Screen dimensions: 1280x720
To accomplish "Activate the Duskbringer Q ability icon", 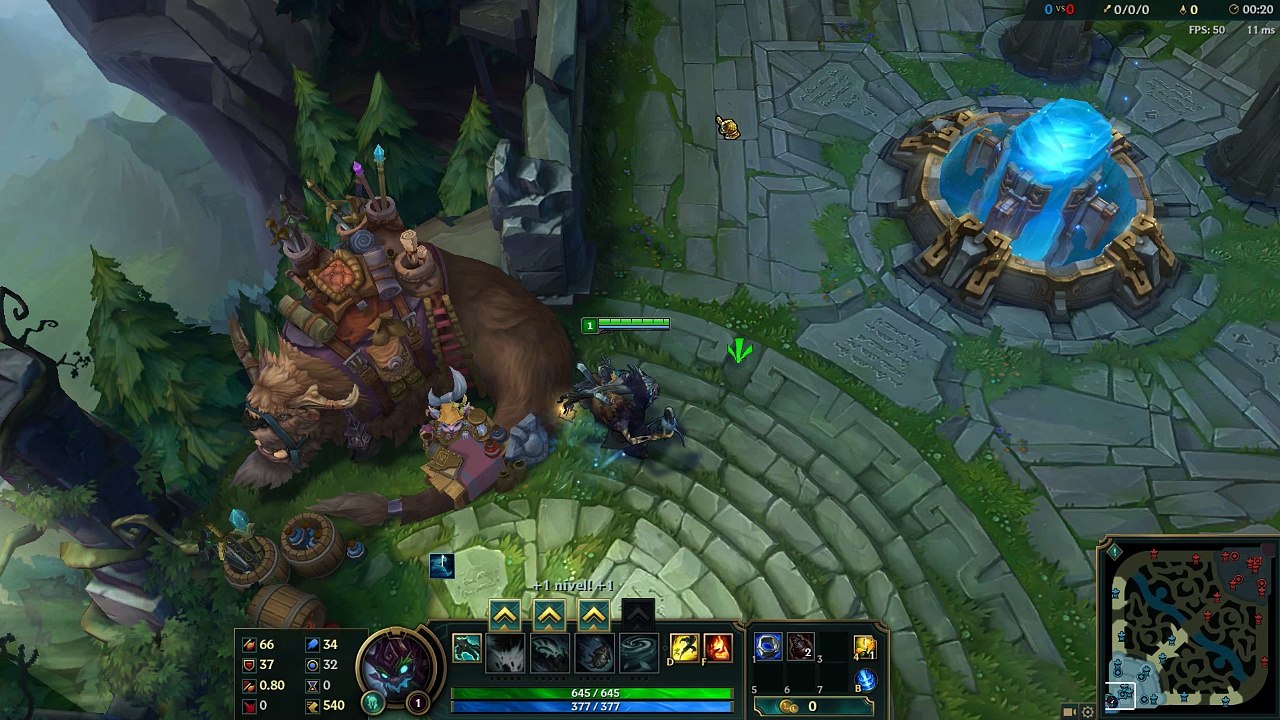I will 505,653.
